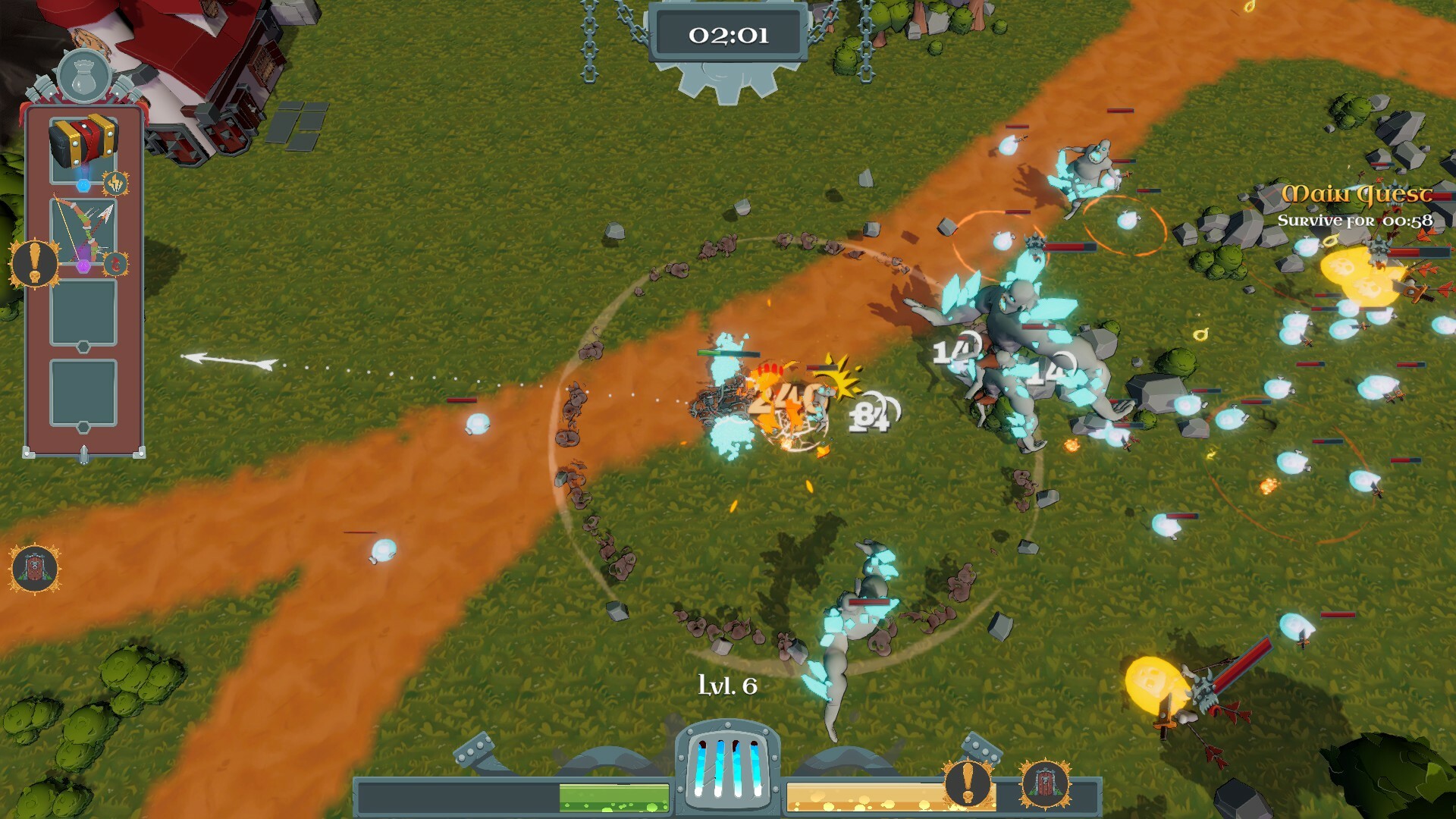Click the 02:01 match timer plate

pyautogui.click(x=726, y=33)
